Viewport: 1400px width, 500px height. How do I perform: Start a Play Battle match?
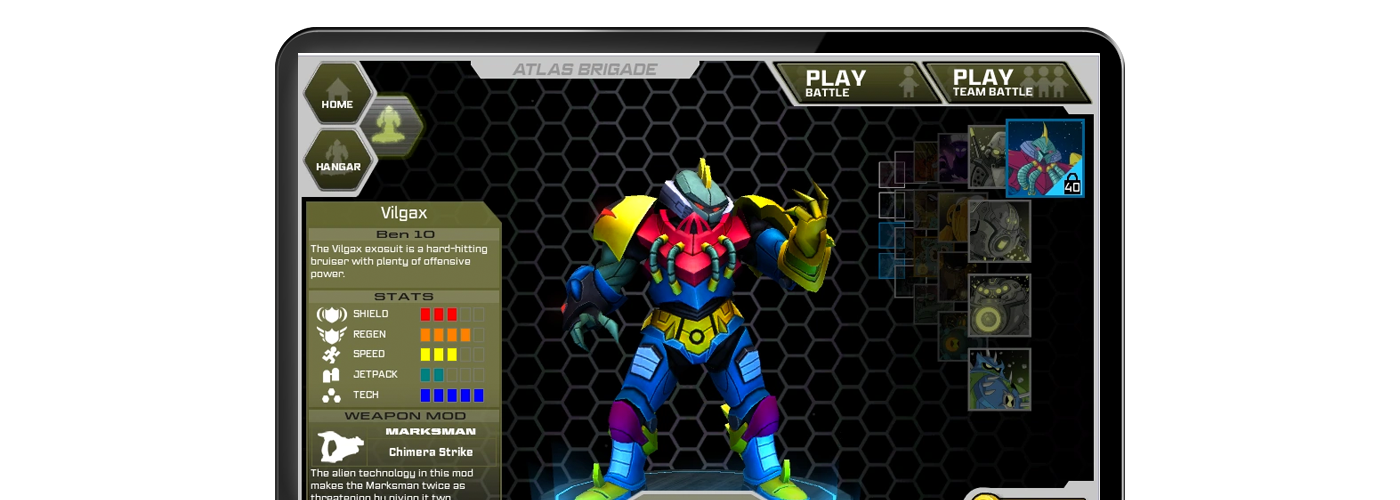[x=856, y=83]
